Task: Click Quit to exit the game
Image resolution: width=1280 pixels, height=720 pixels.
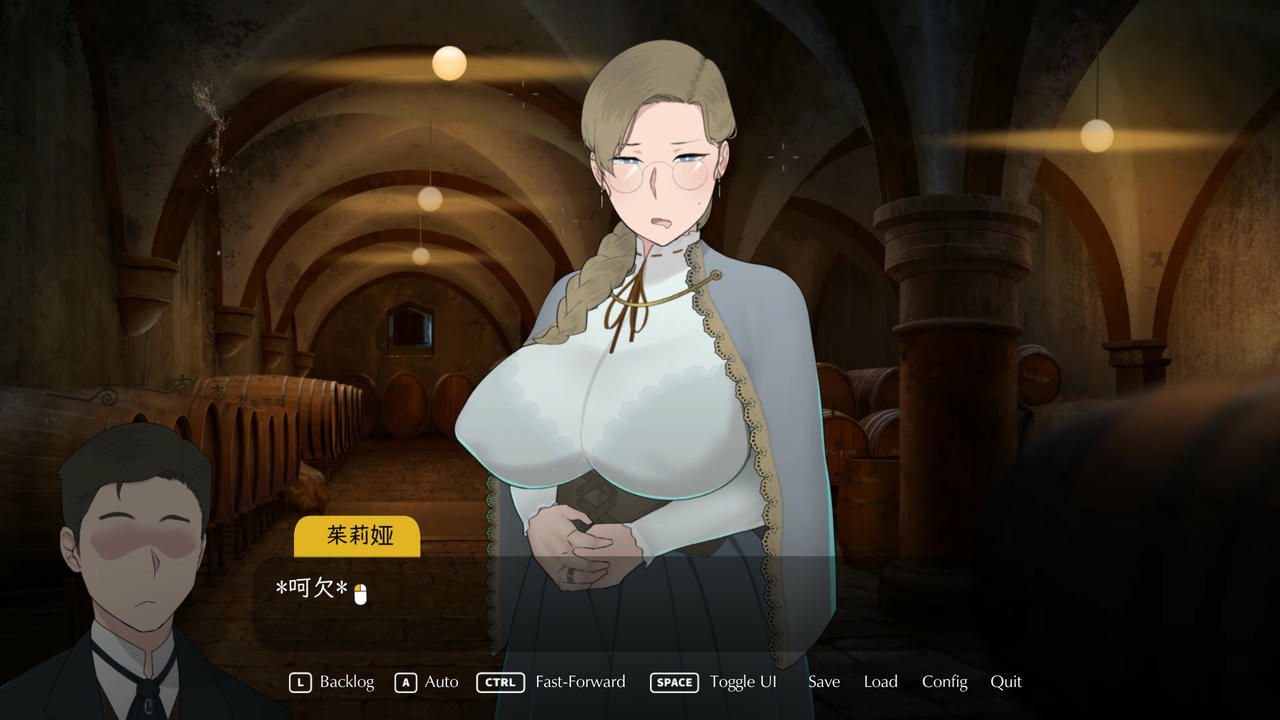Action: (x=1006, y=681)
